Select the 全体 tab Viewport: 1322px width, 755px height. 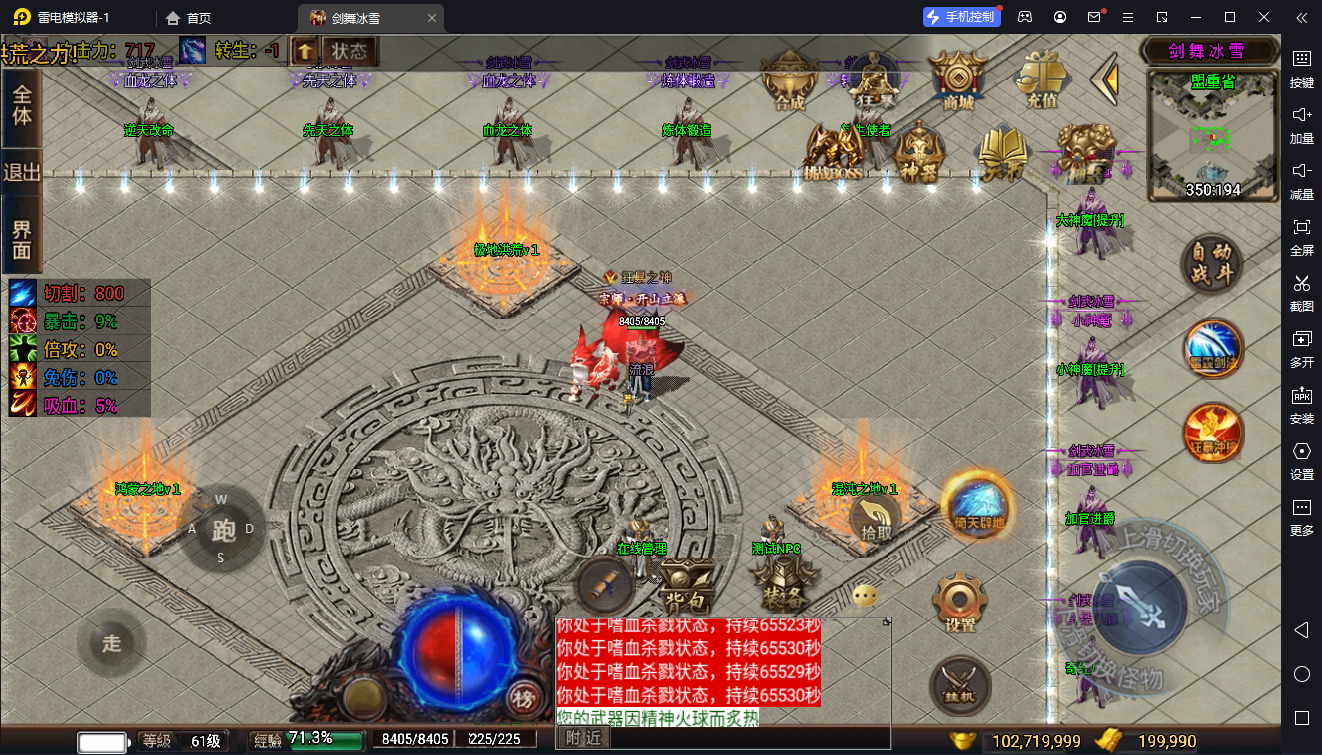coord(21,104)
